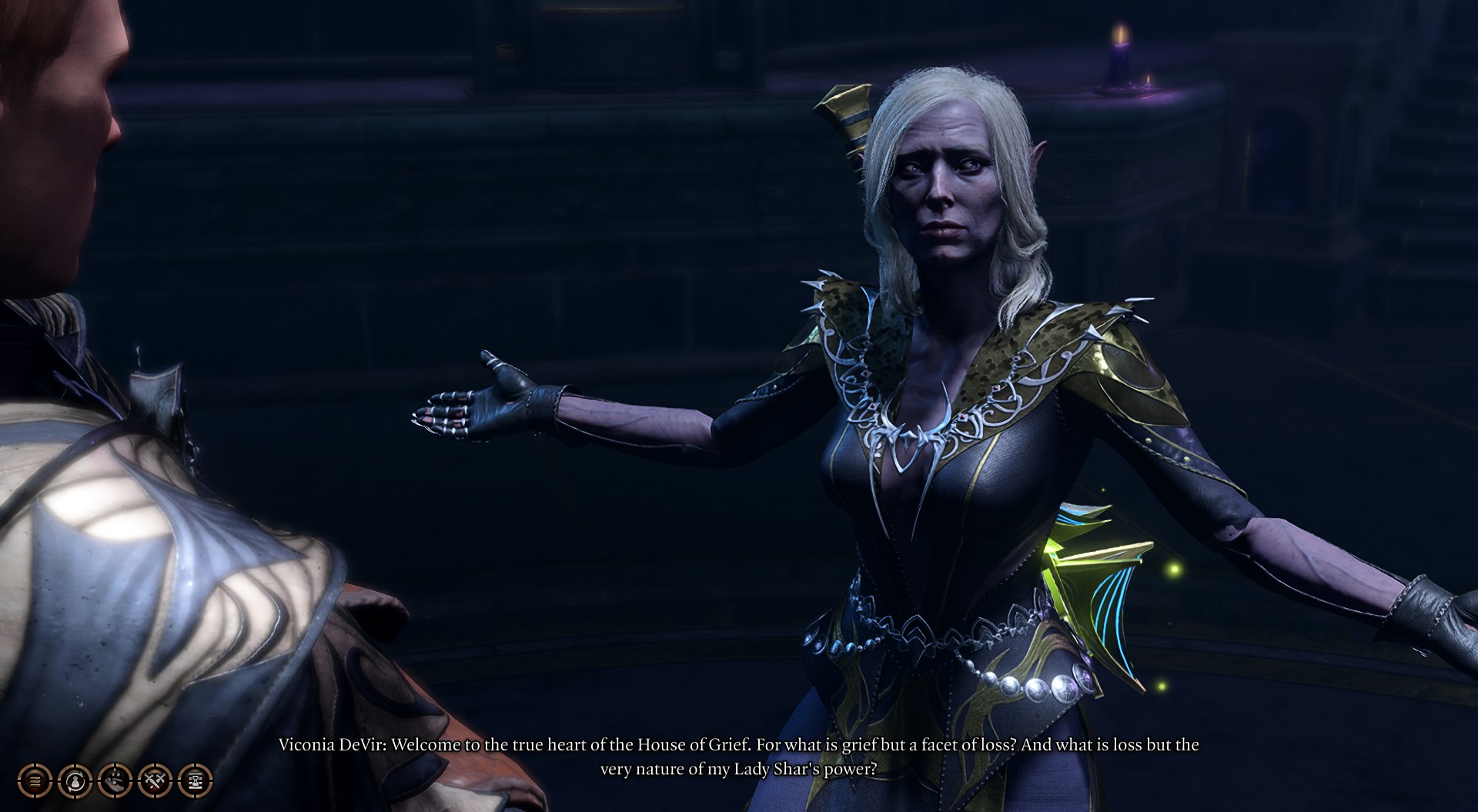This screenshot has height=812, width=1478.
Task: Open the three-lines menu button
Action: click(35, 781)
